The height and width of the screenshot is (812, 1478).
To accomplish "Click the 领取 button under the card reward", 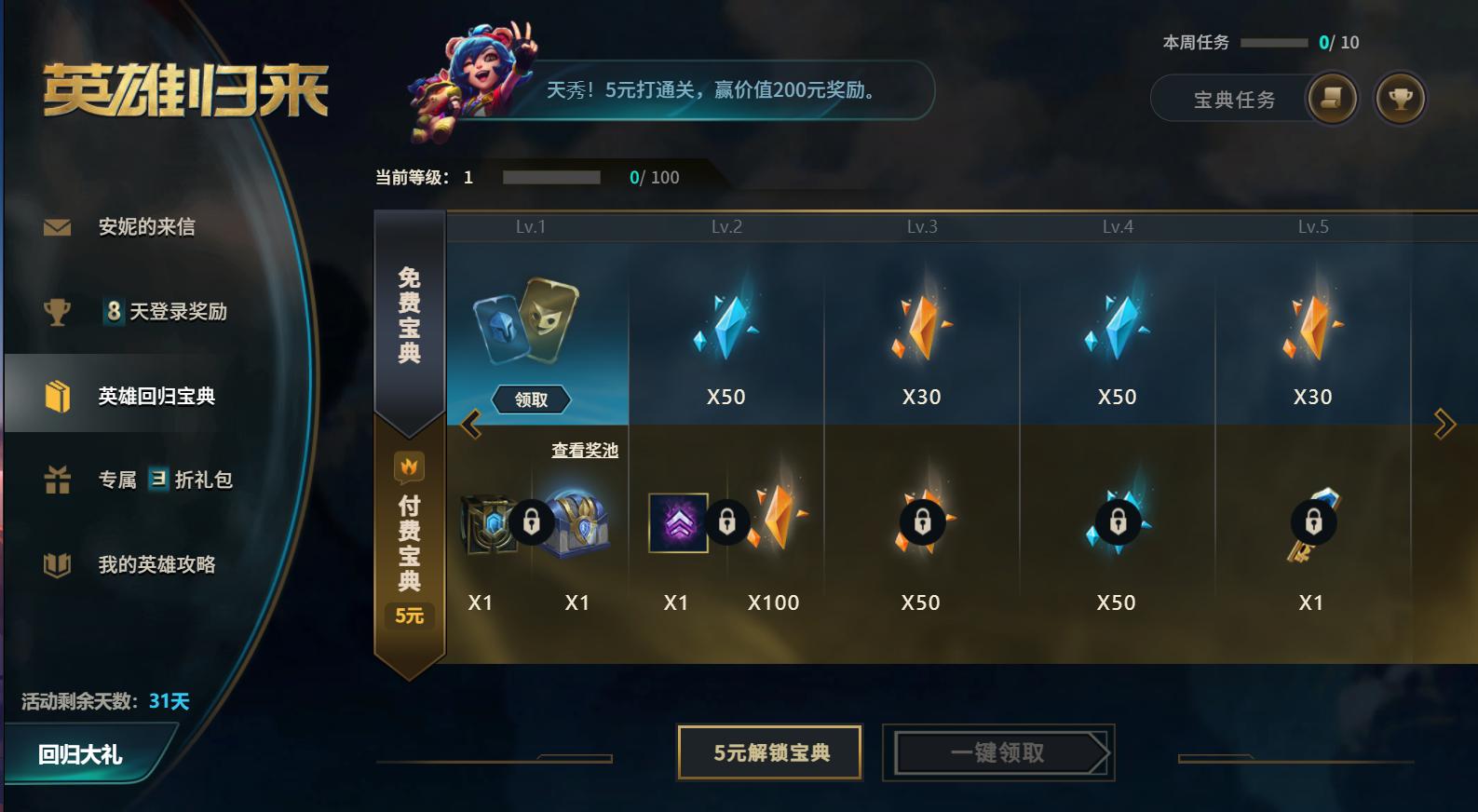I will pyautogui.click(x=530, y=399).
